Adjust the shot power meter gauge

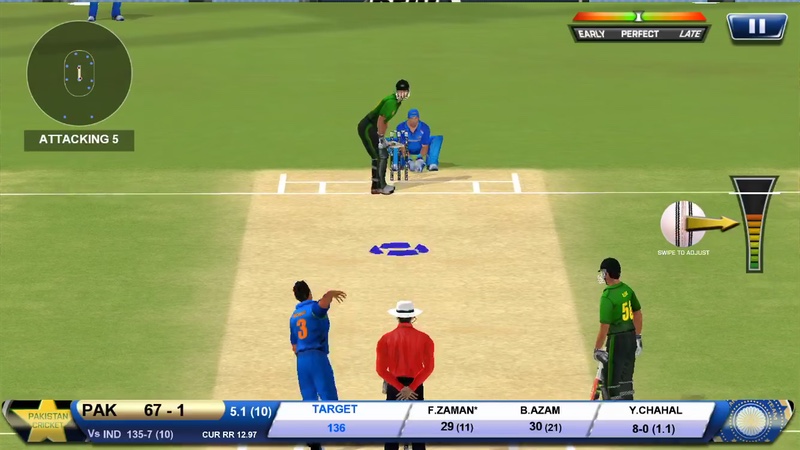[753, 224]
